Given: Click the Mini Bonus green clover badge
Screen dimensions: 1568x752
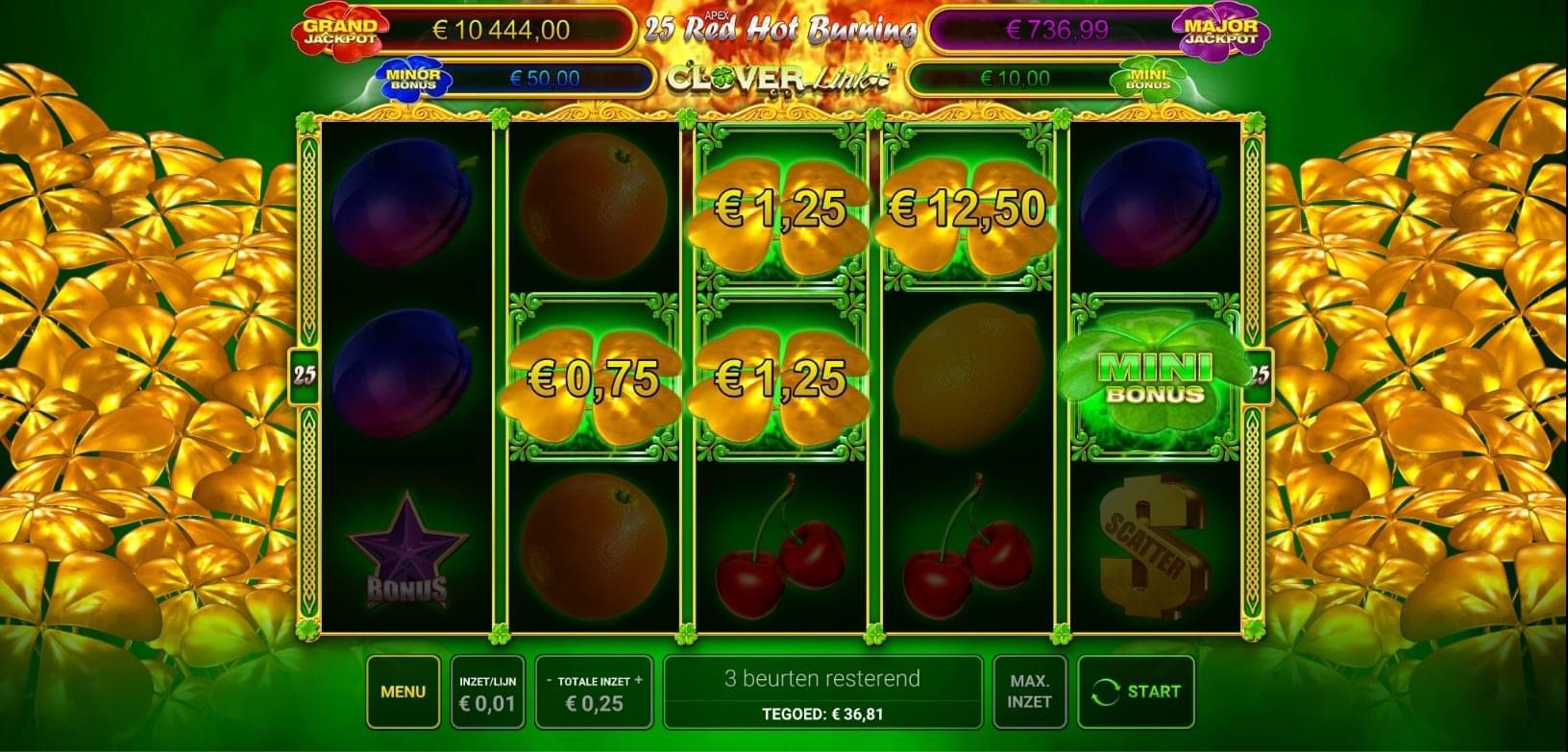Looking at the screenshot, I should [x=1149, y=81].
